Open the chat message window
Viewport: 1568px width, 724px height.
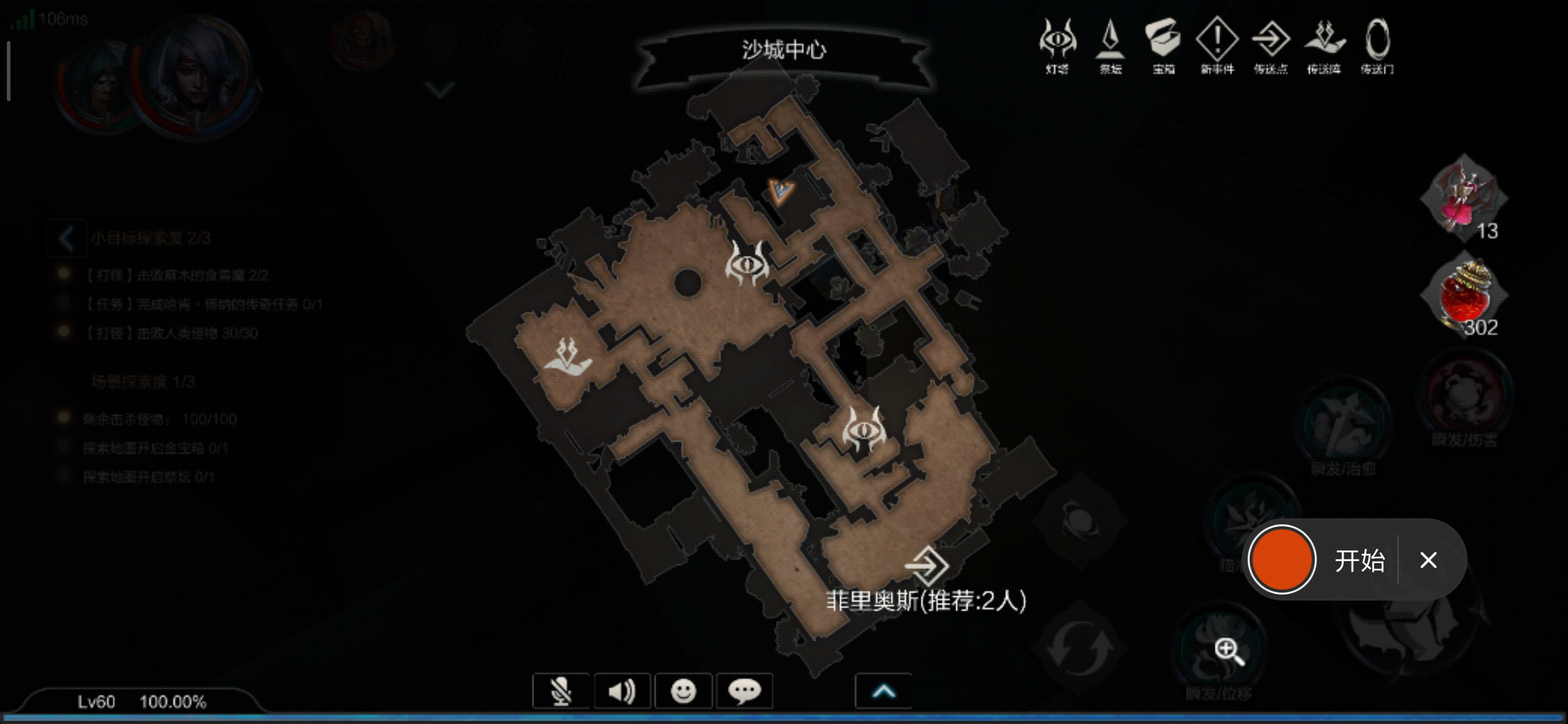point(745,690)
